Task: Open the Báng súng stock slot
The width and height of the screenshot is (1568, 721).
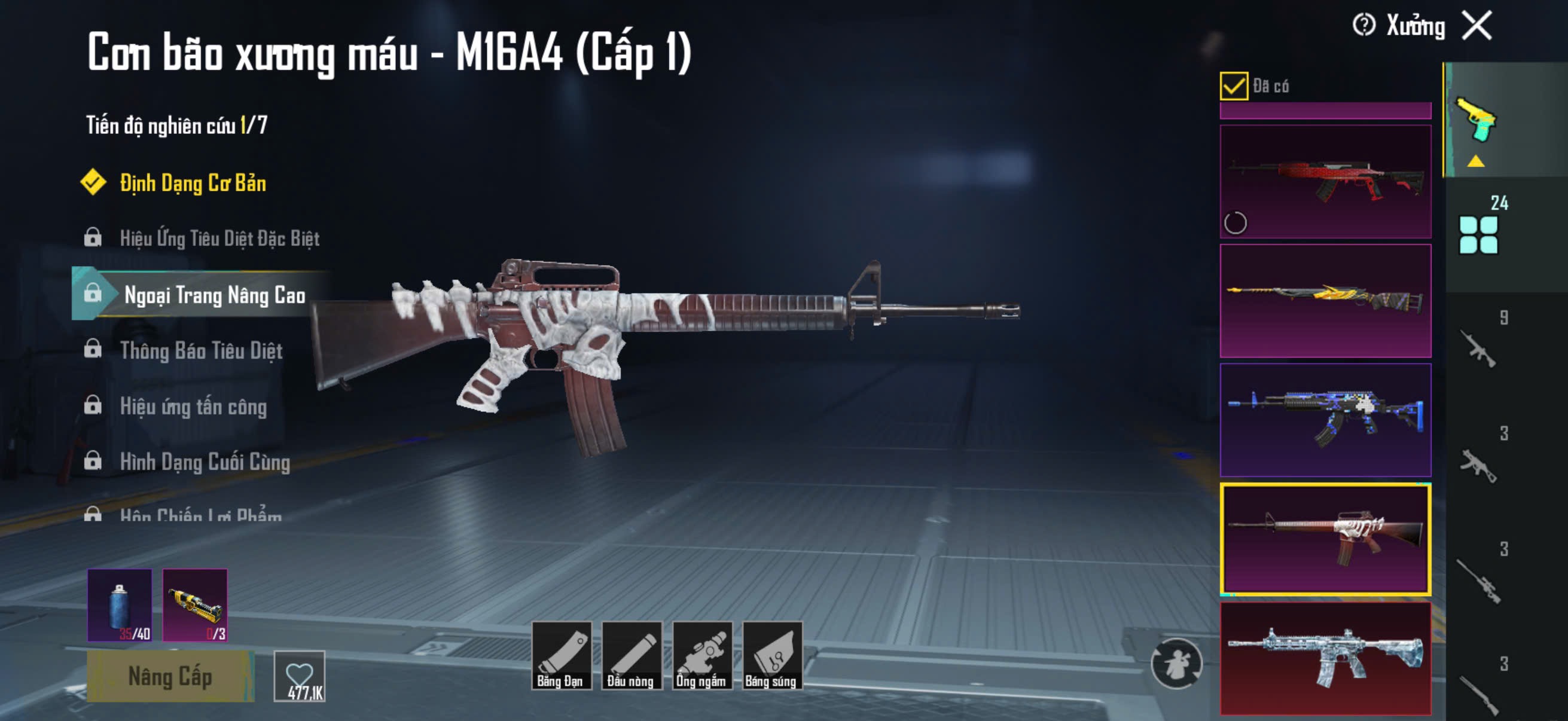Action: pos(771,655)
